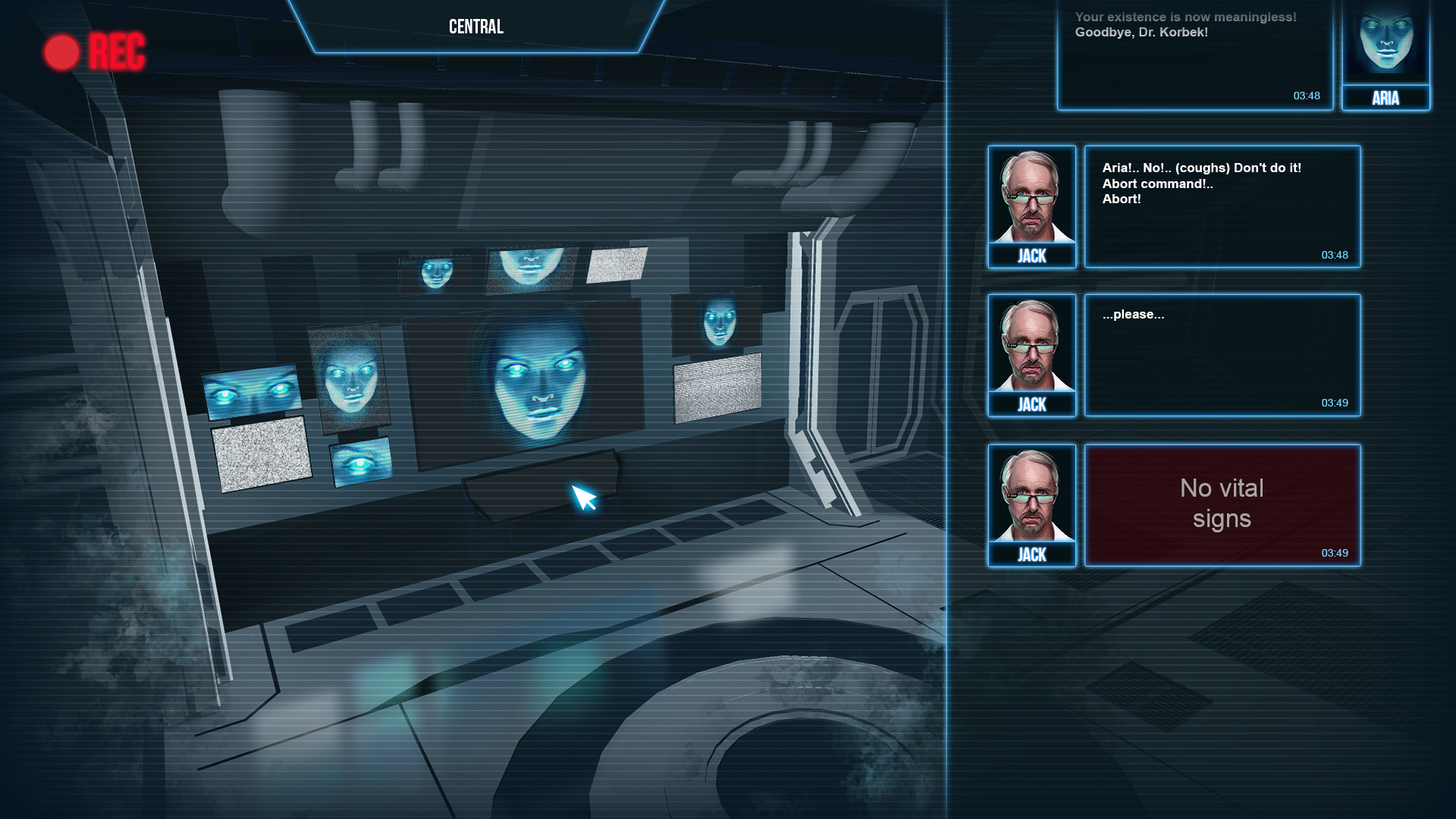Click the static noise screen on the left wall
The width and height of the screenshot is (1456, 819).
point(262,459)
